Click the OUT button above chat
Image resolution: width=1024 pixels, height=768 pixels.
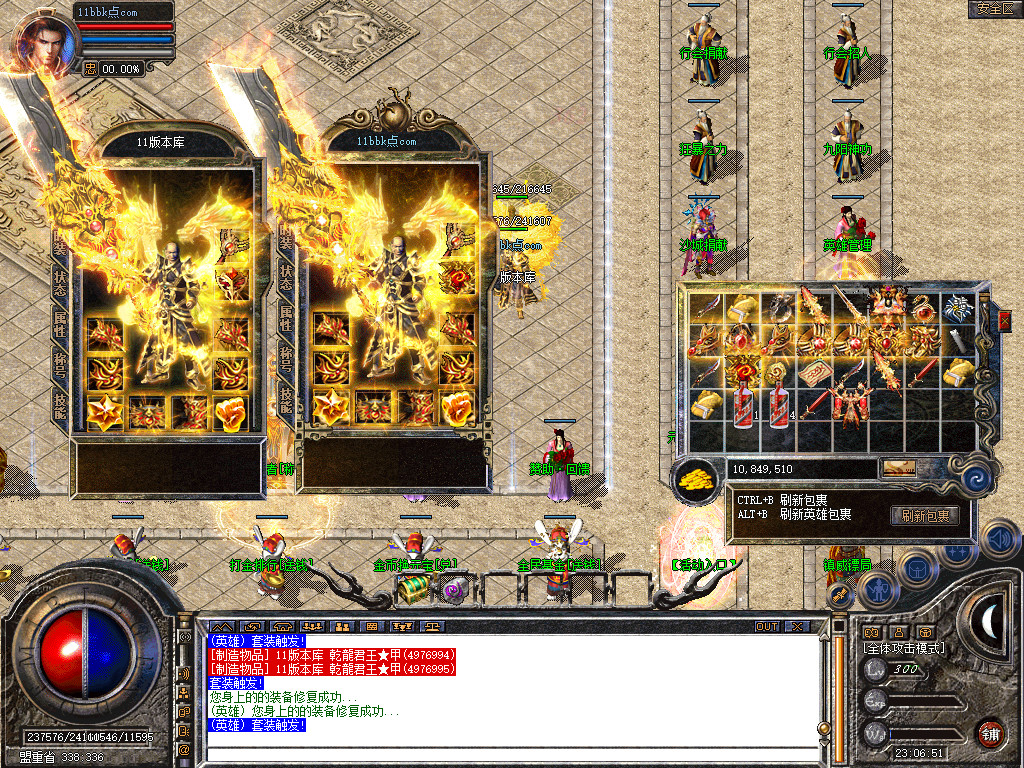(767, 626)
